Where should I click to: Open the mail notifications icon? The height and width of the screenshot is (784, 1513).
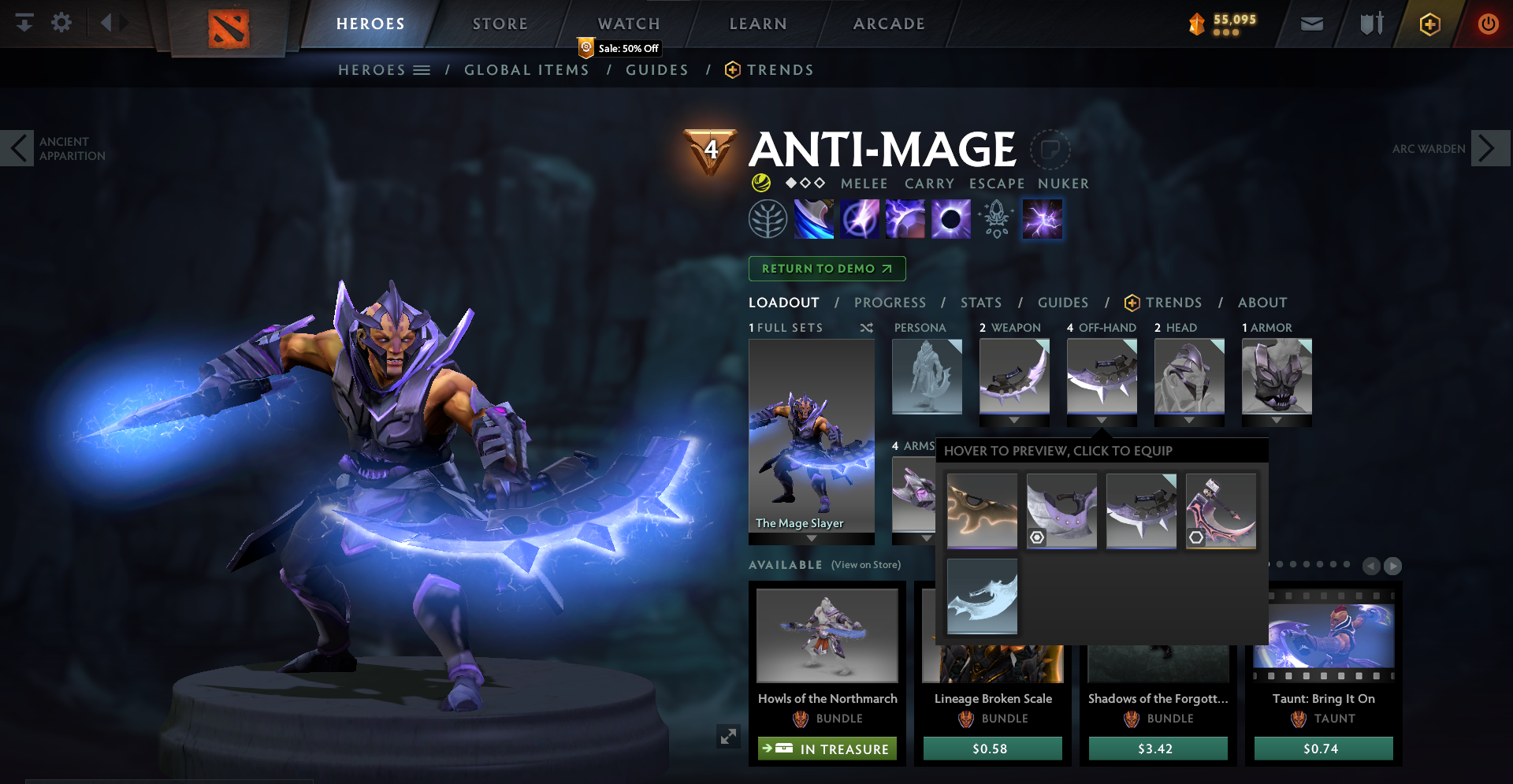1310,24
